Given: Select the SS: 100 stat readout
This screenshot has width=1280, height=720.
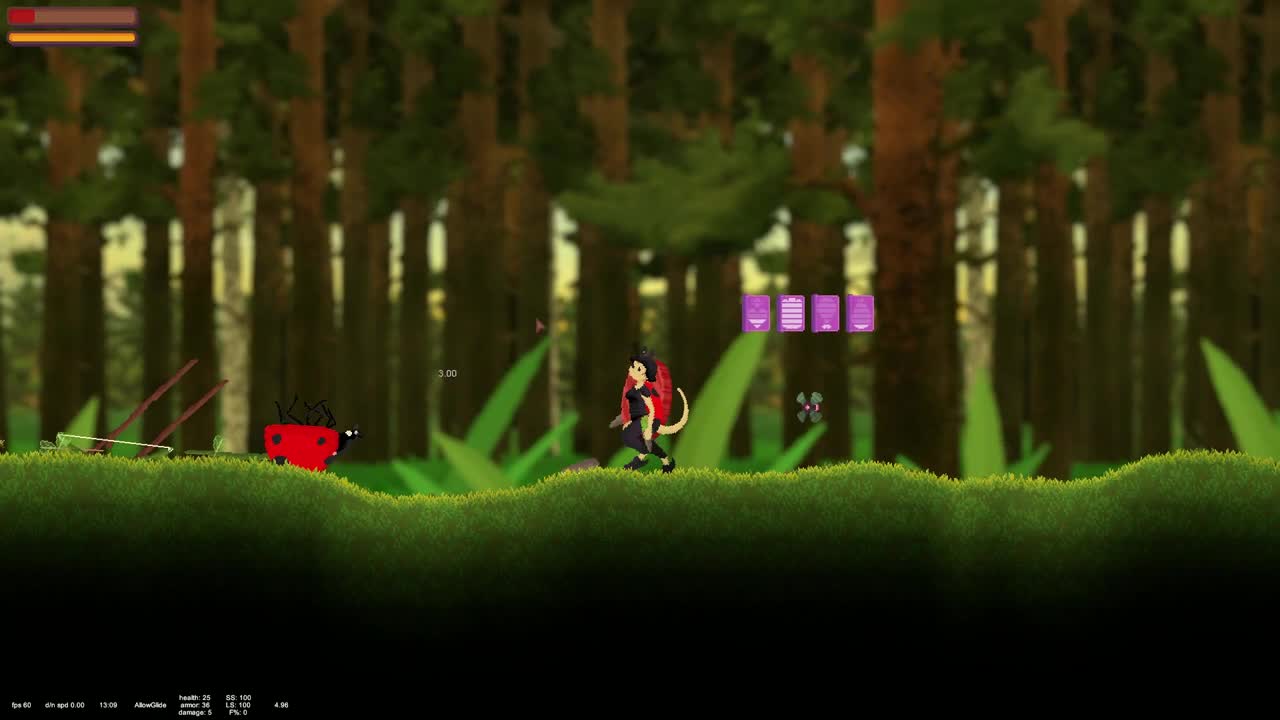Looking at the screenshot, I should pyautogui.click(x=236, y=697).
